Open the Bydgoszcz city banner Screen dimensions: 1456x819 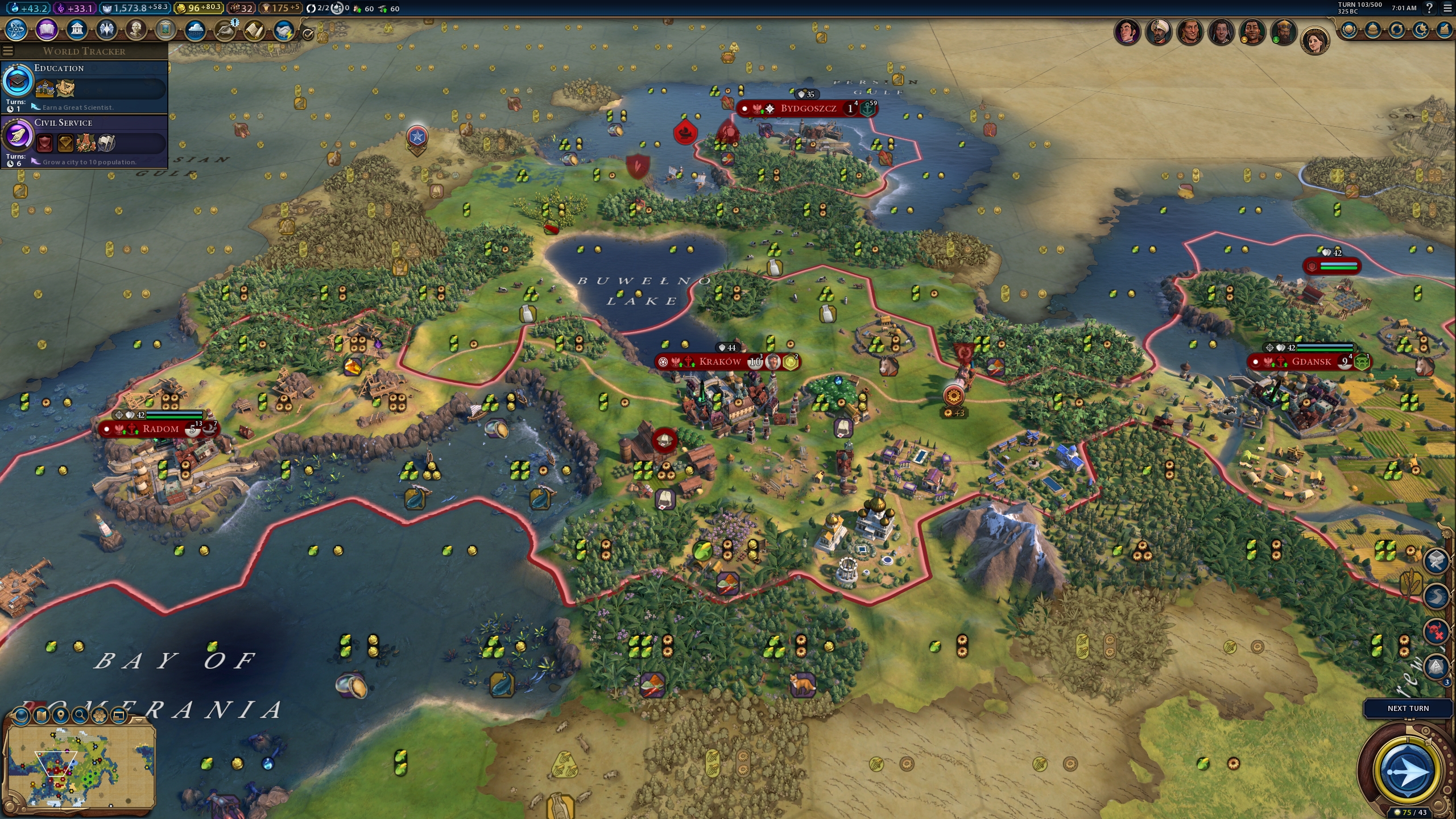(x=808, y=109)
